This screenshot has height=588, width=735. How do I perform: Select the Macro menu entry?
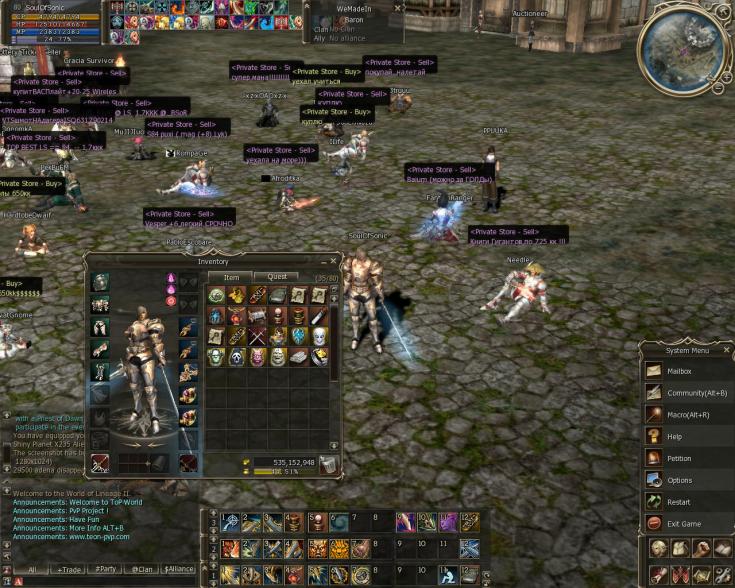point(688,415)
